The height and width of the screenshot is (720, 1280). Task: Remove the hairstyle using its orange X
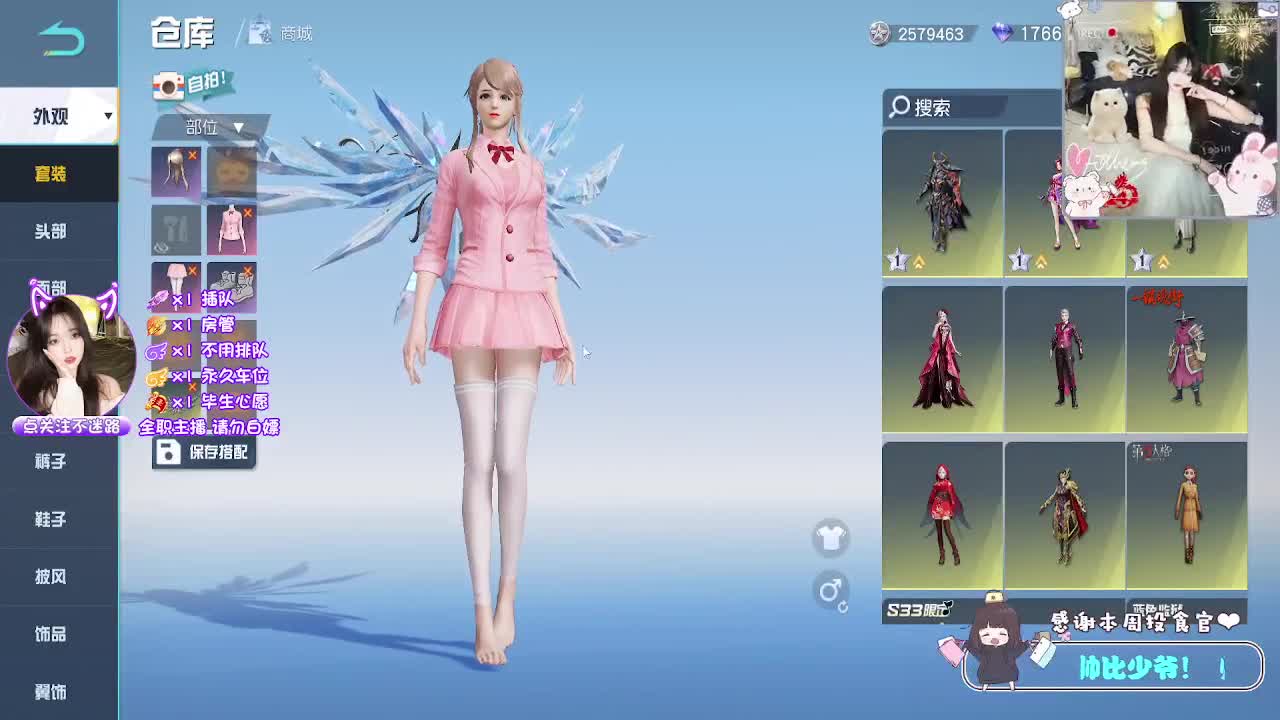[195, 156]
